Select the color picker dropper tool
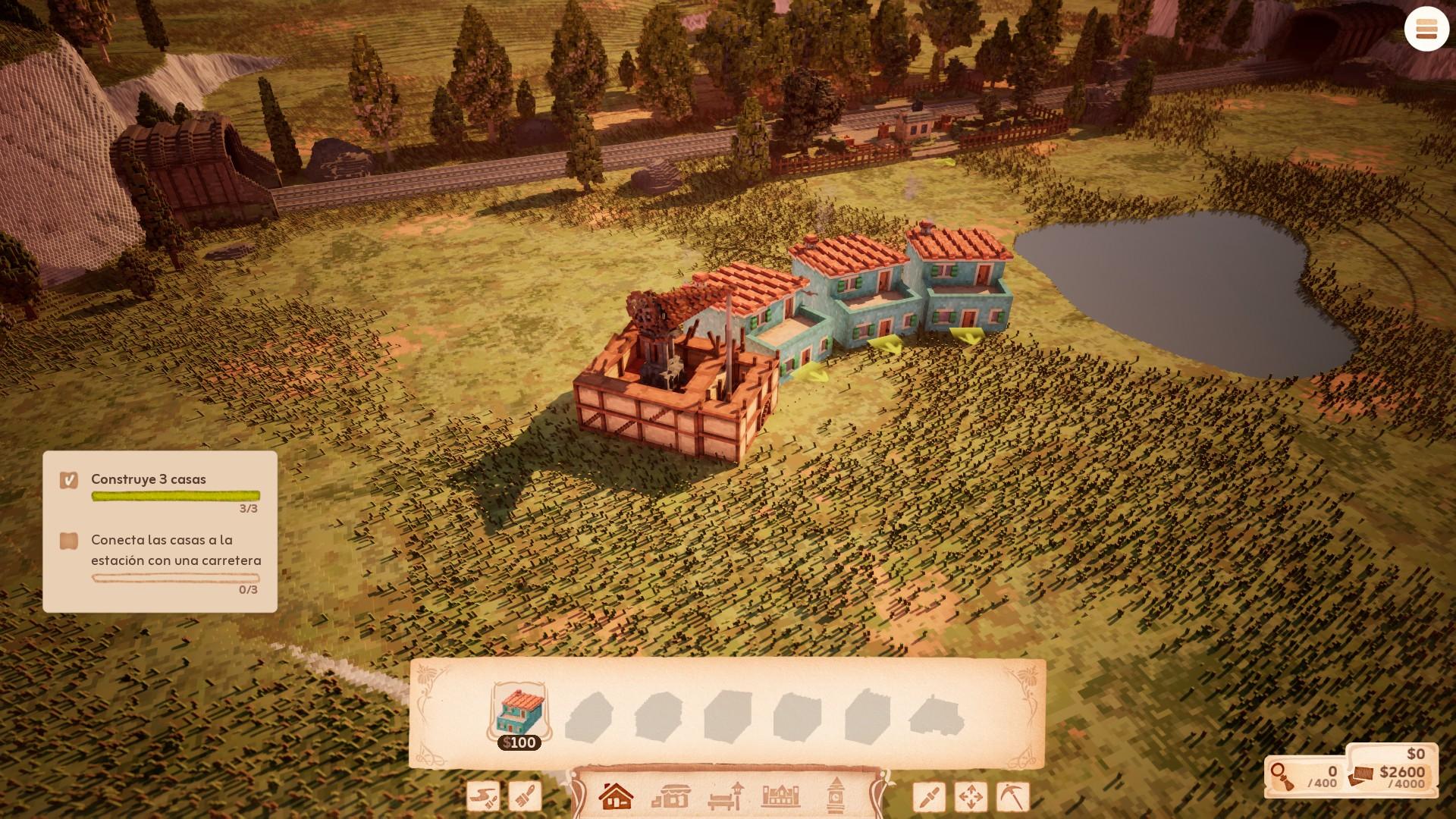 [929, 797]
